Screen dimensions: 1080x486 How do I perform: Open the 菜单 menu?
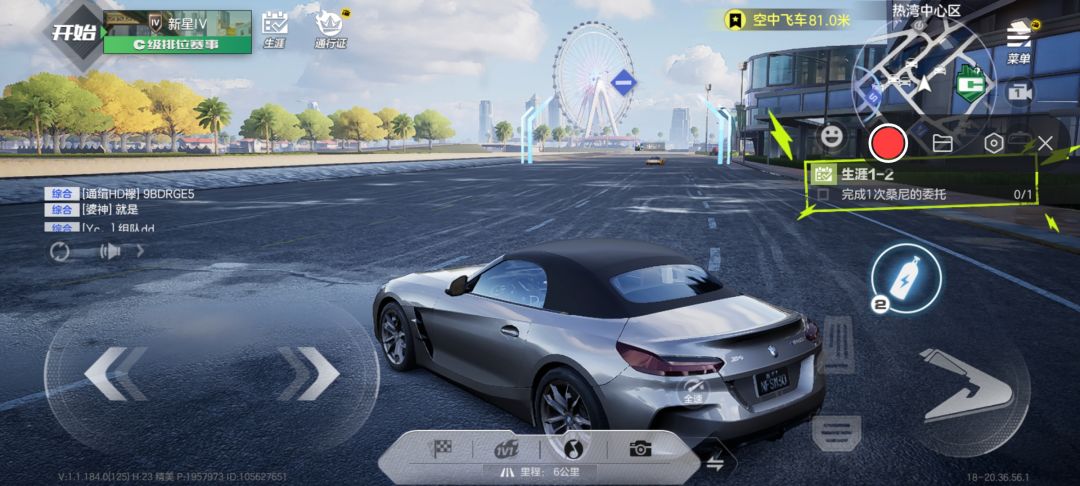[x=1019, y=43]
